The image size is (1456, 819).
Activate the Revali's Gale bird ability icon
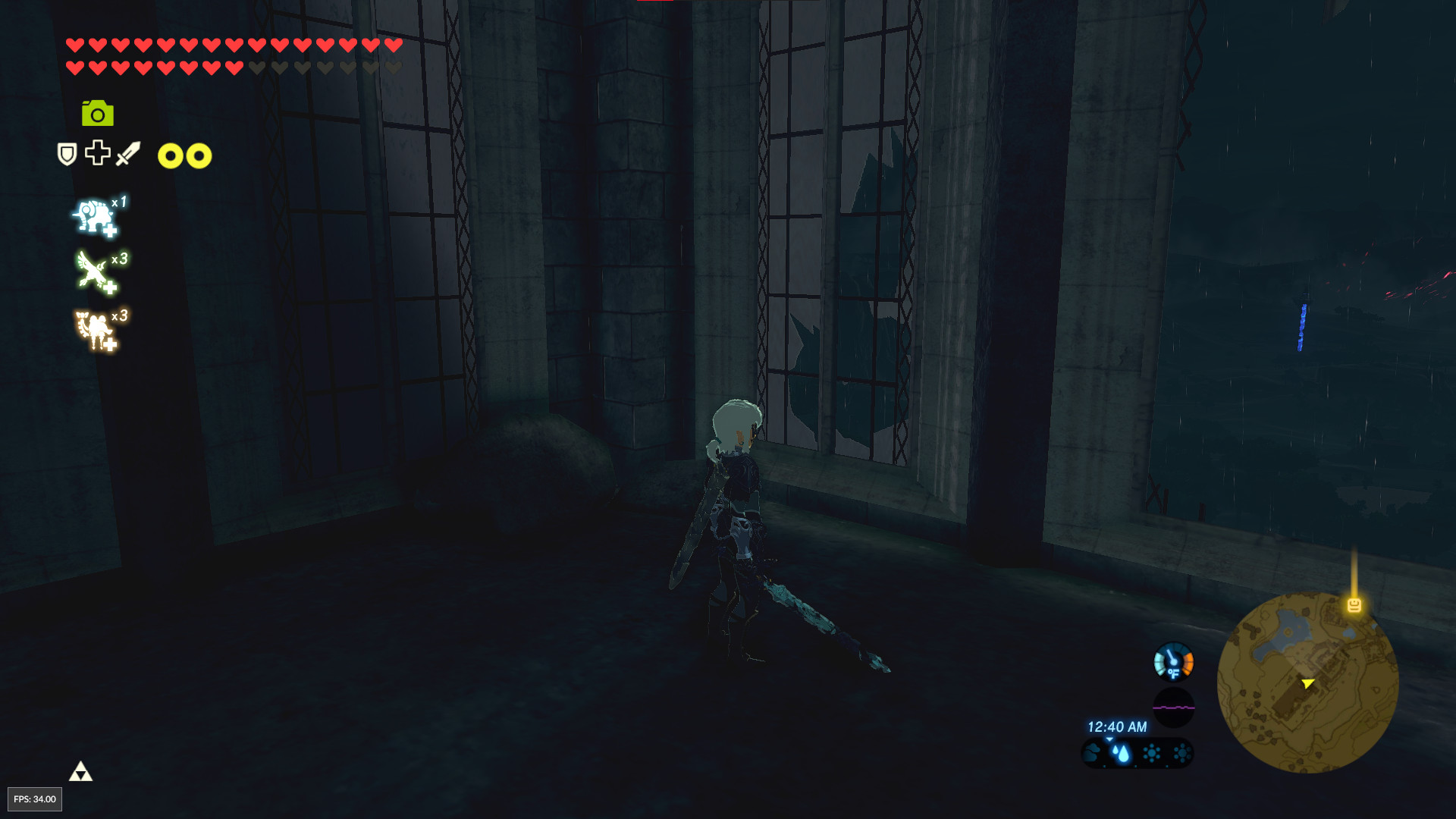click(x=93, y=271)
